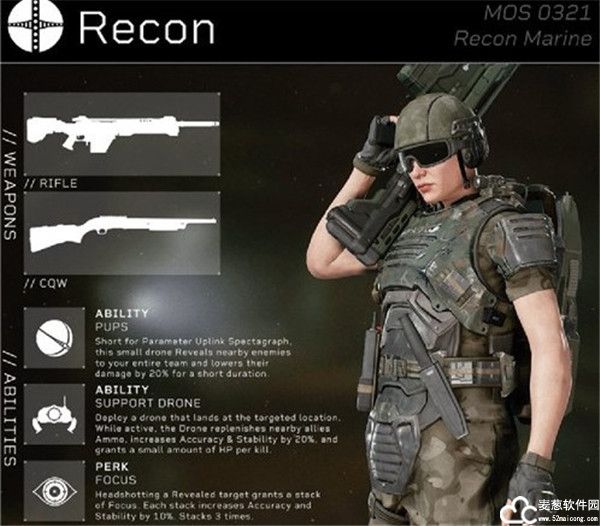The image size is (600, 526).
Task: Select the rifle weapon slot
Action: (120, 133)
